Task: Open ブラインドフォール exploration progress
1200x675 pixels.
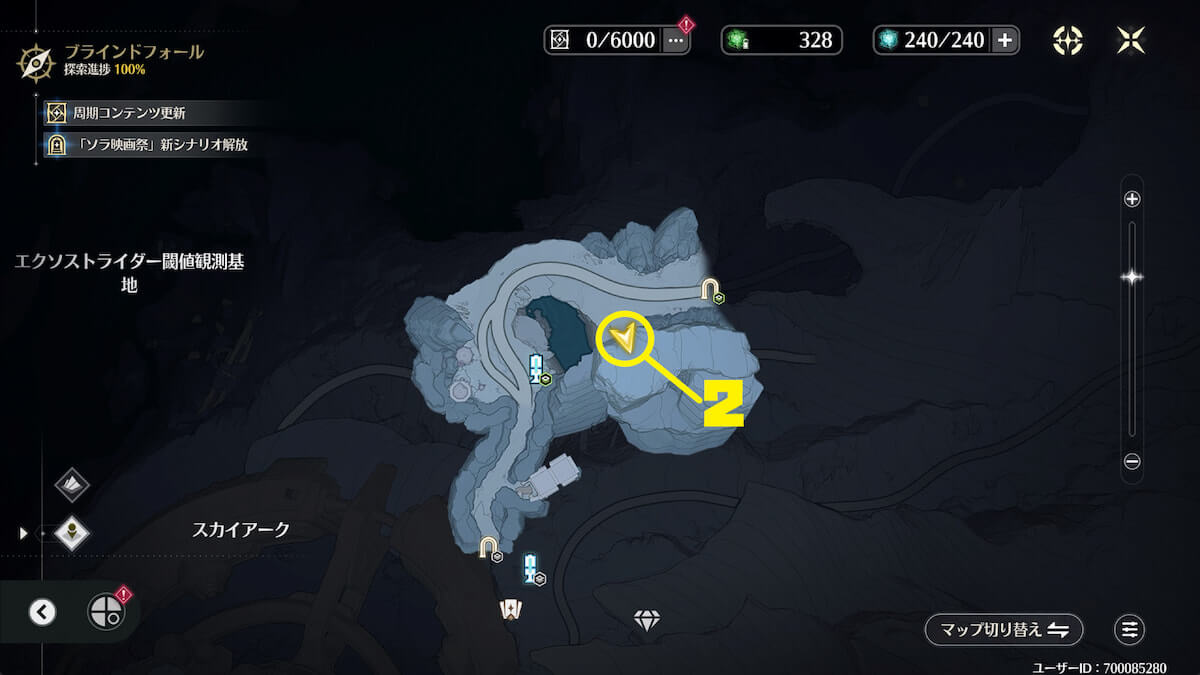Action: point(110,59)
